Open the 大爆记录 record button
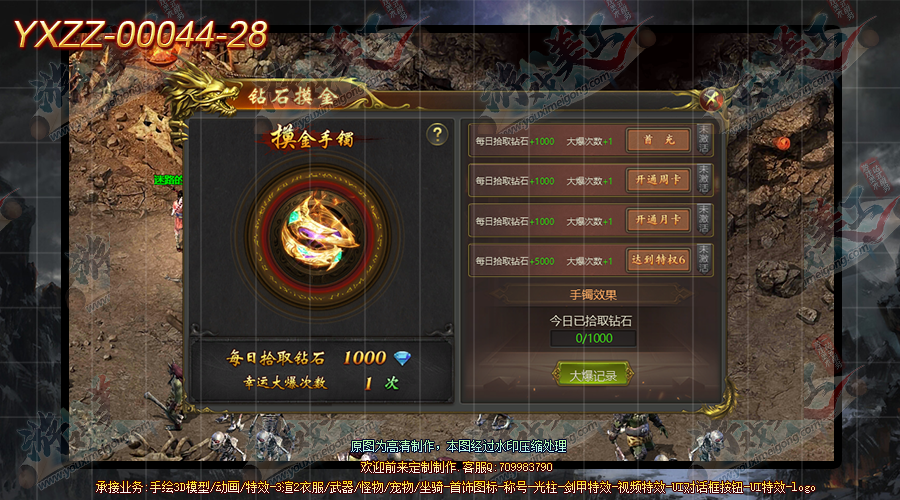 tap(593, 375)
